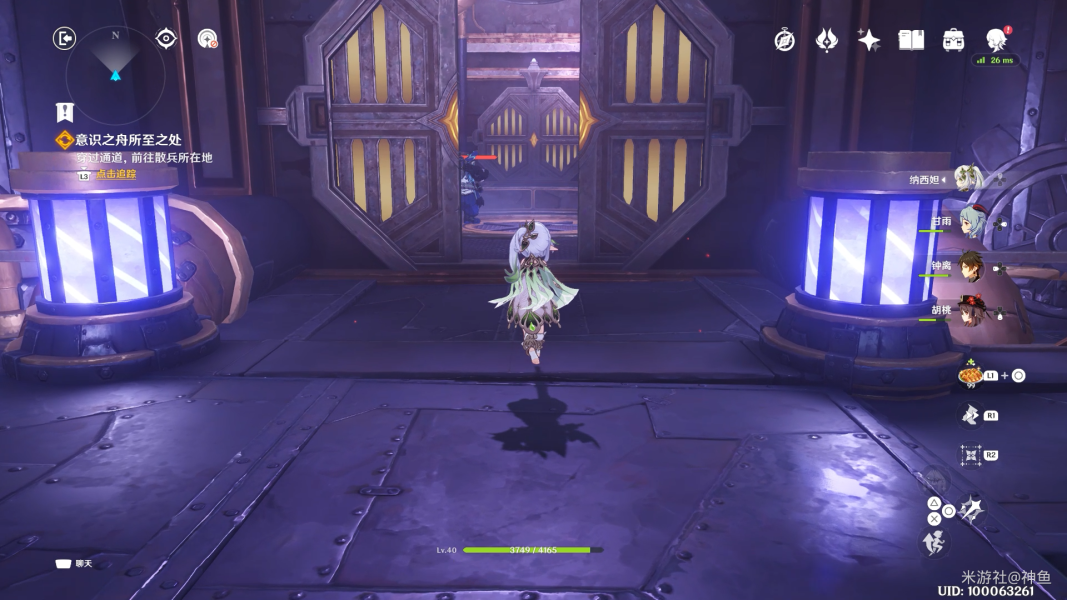
Task: Click the exit domain door icon
Action: (x=64, y=39)
